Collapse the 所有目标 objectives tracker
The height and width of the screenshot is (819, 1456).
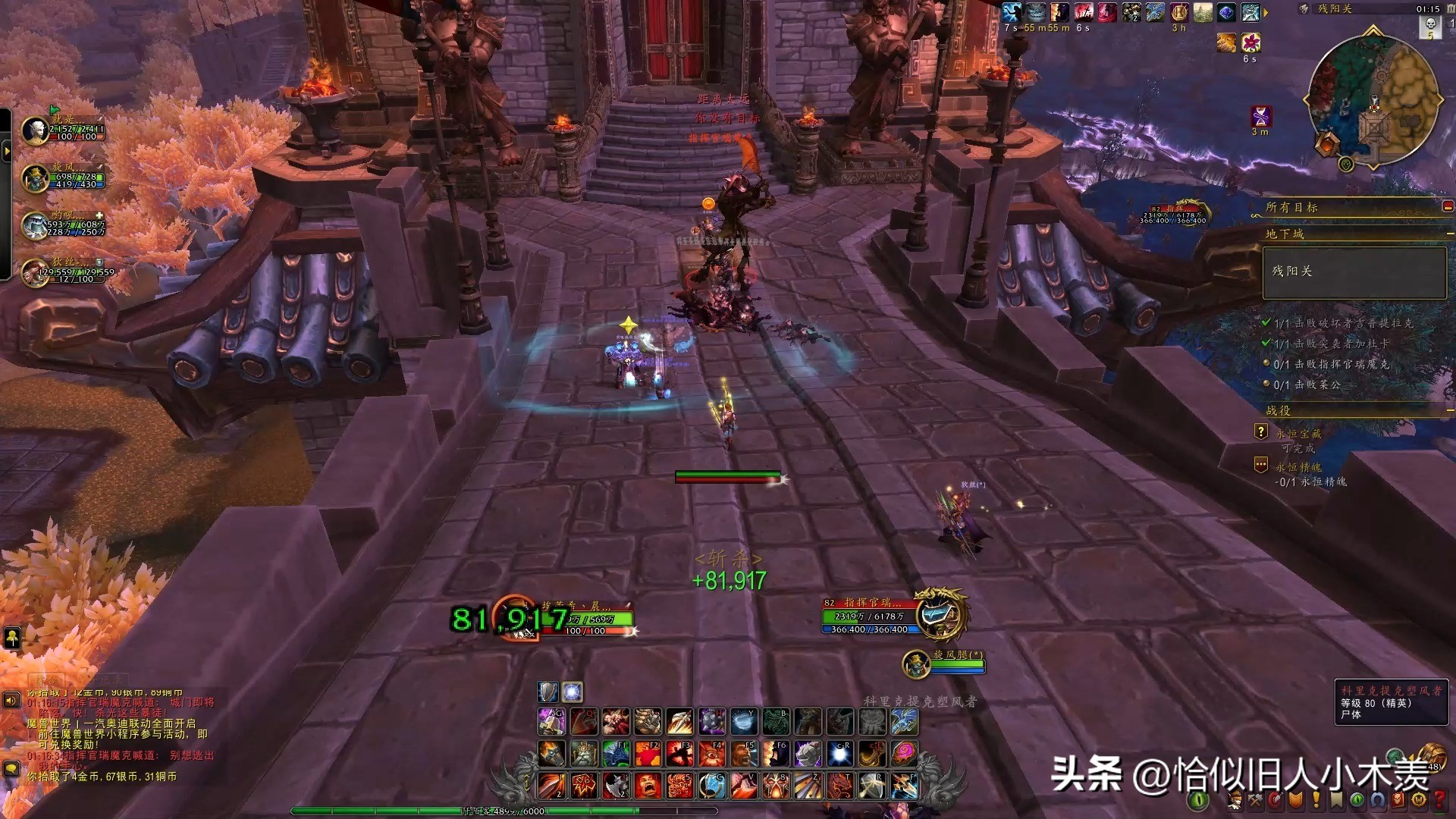pyautogui.click(x=1447, y=207)
